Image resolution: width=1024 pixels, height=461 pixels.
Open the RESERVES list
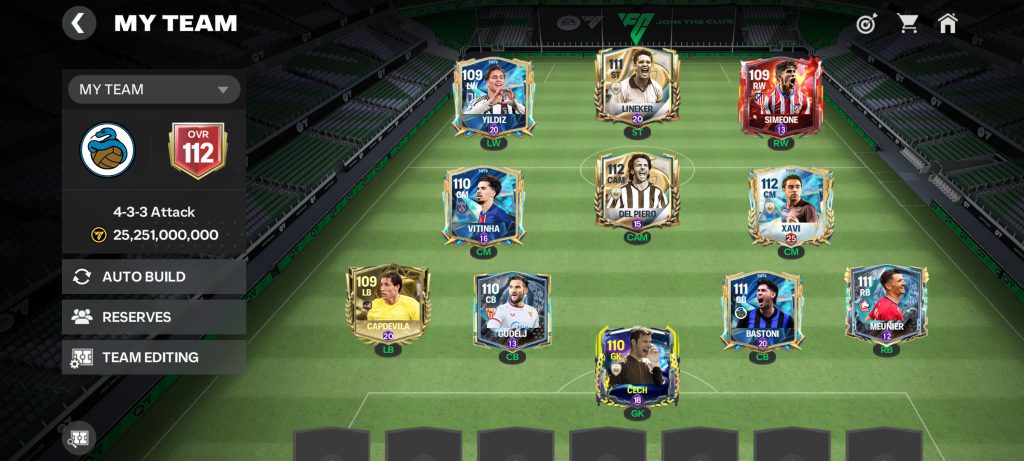154,317
